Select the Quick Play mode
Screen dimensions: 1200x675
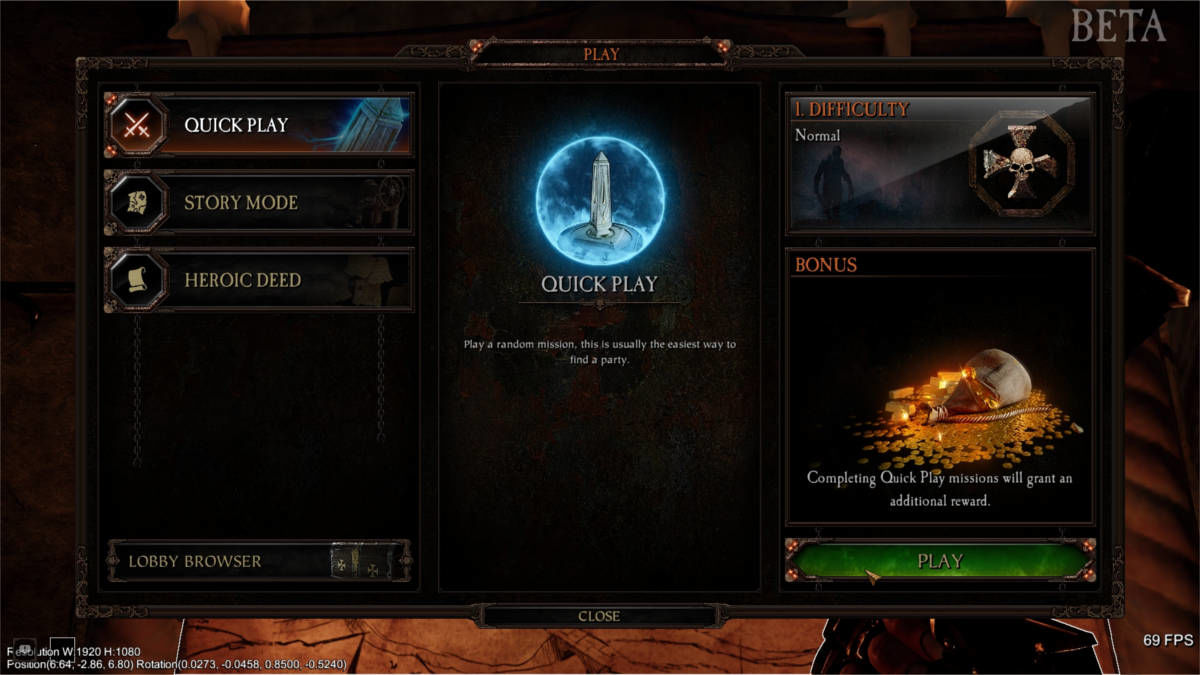pos(258,125)
